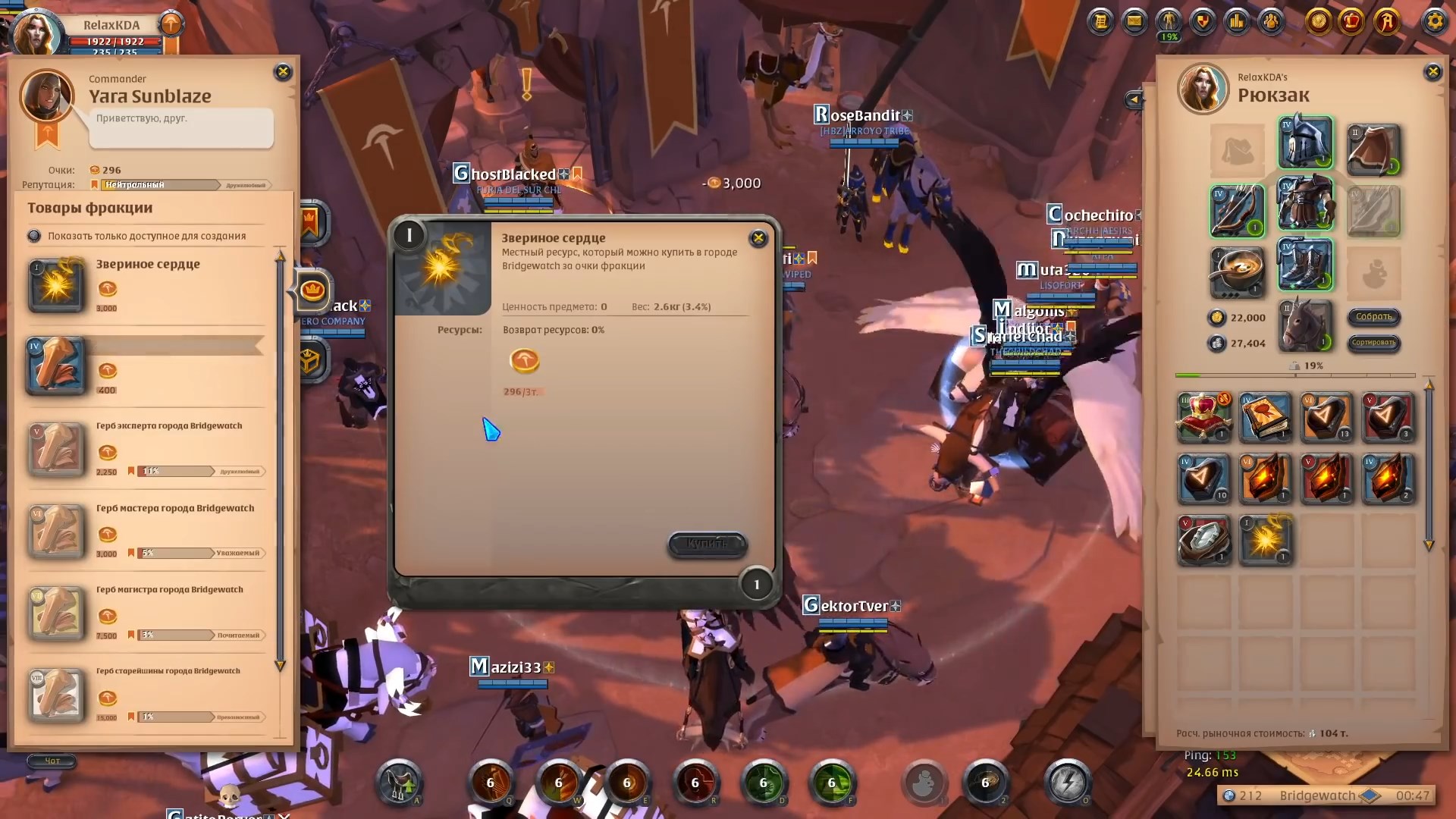
Task: Open the party finder people icon
Action: coord(1270,23)
